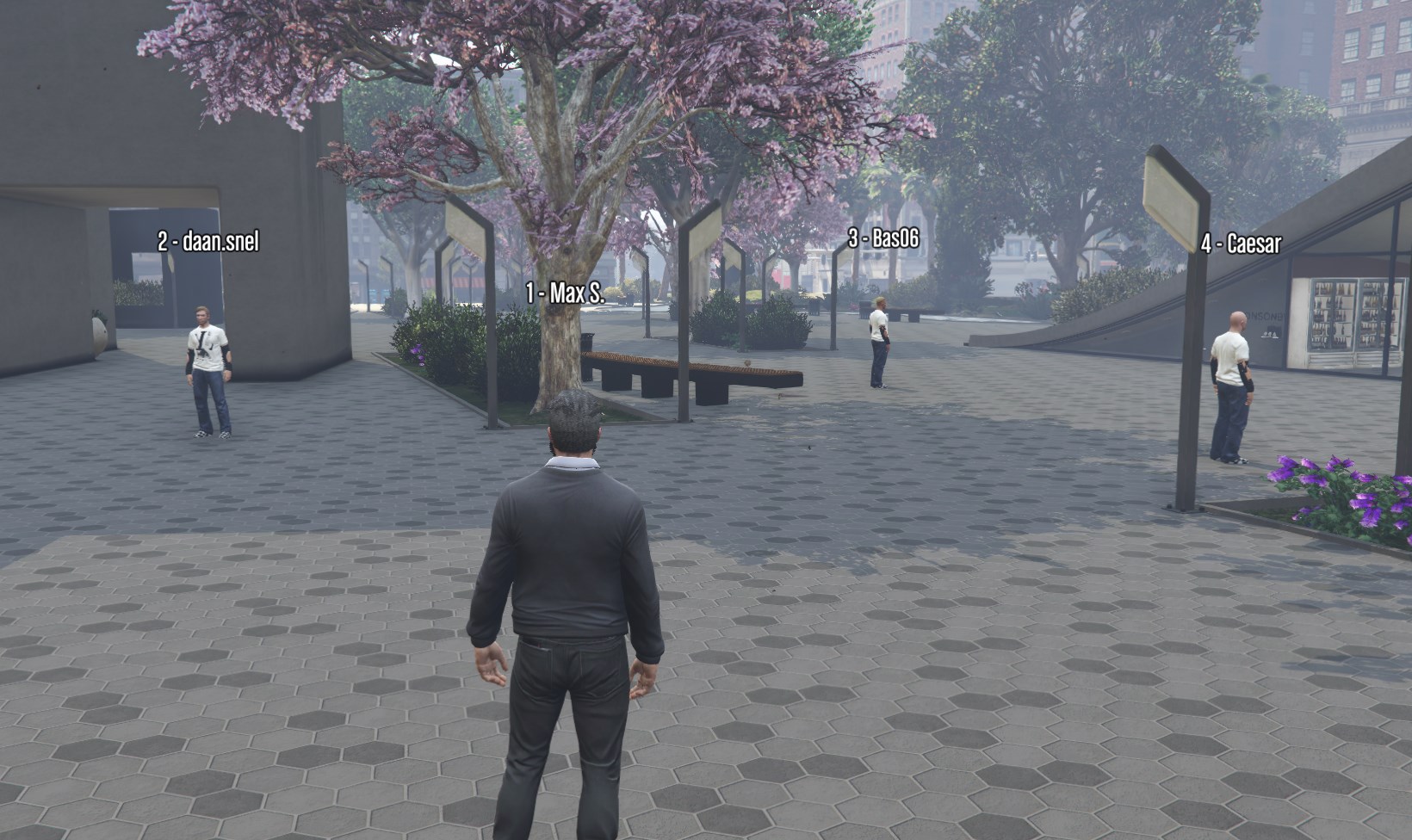Viewport: 1412px width, 840px height.
Task: Select the "2 - daan.snel" player name tag
Action: click(207, 242)
